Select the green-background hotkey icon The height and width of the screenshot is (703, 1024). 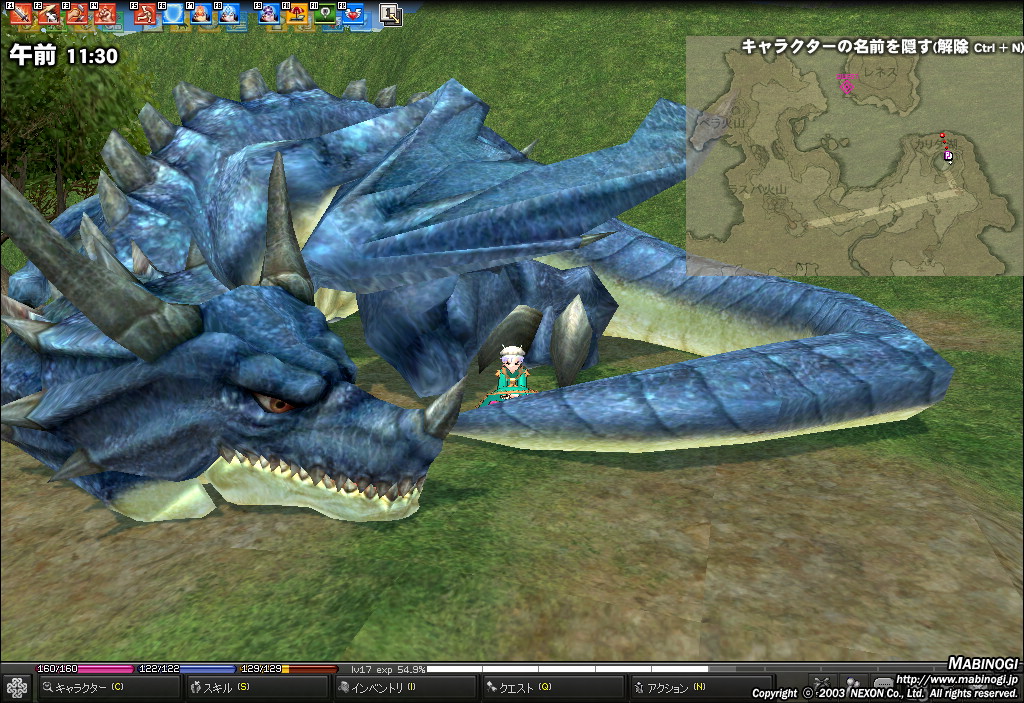coord(324,14)
